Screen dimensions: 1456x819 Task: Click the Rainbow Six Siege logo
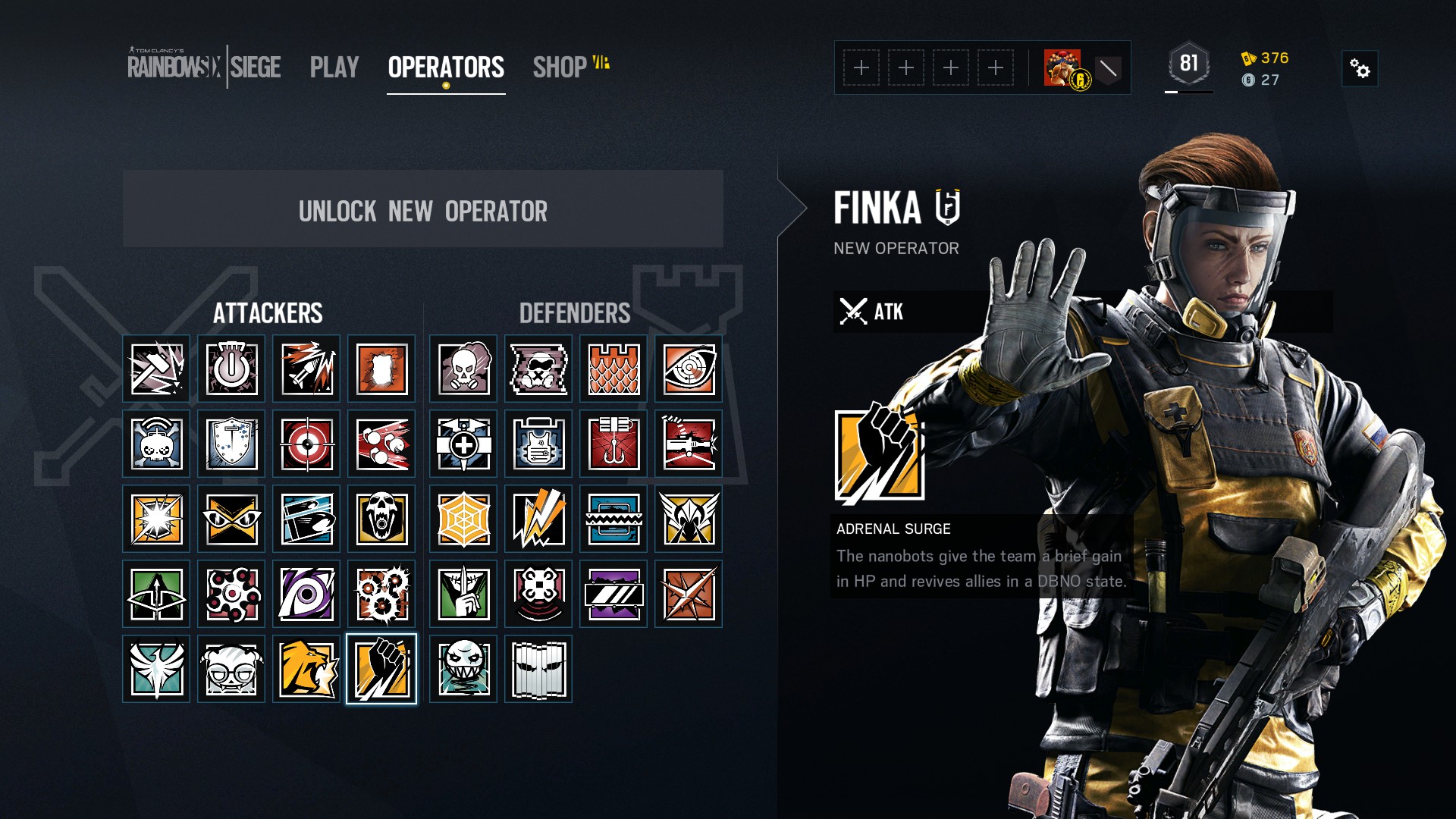pos(204,67)
